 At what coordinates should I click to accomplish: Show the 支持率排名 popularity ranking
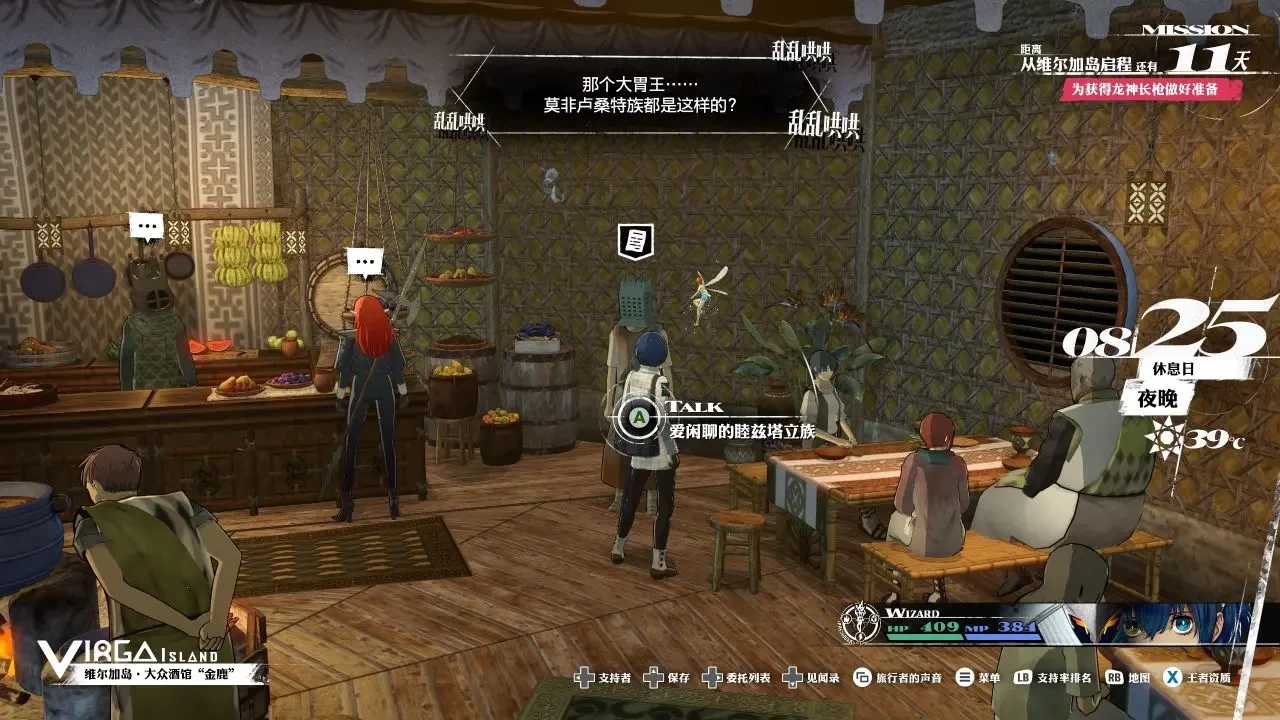coord(1050,678)
